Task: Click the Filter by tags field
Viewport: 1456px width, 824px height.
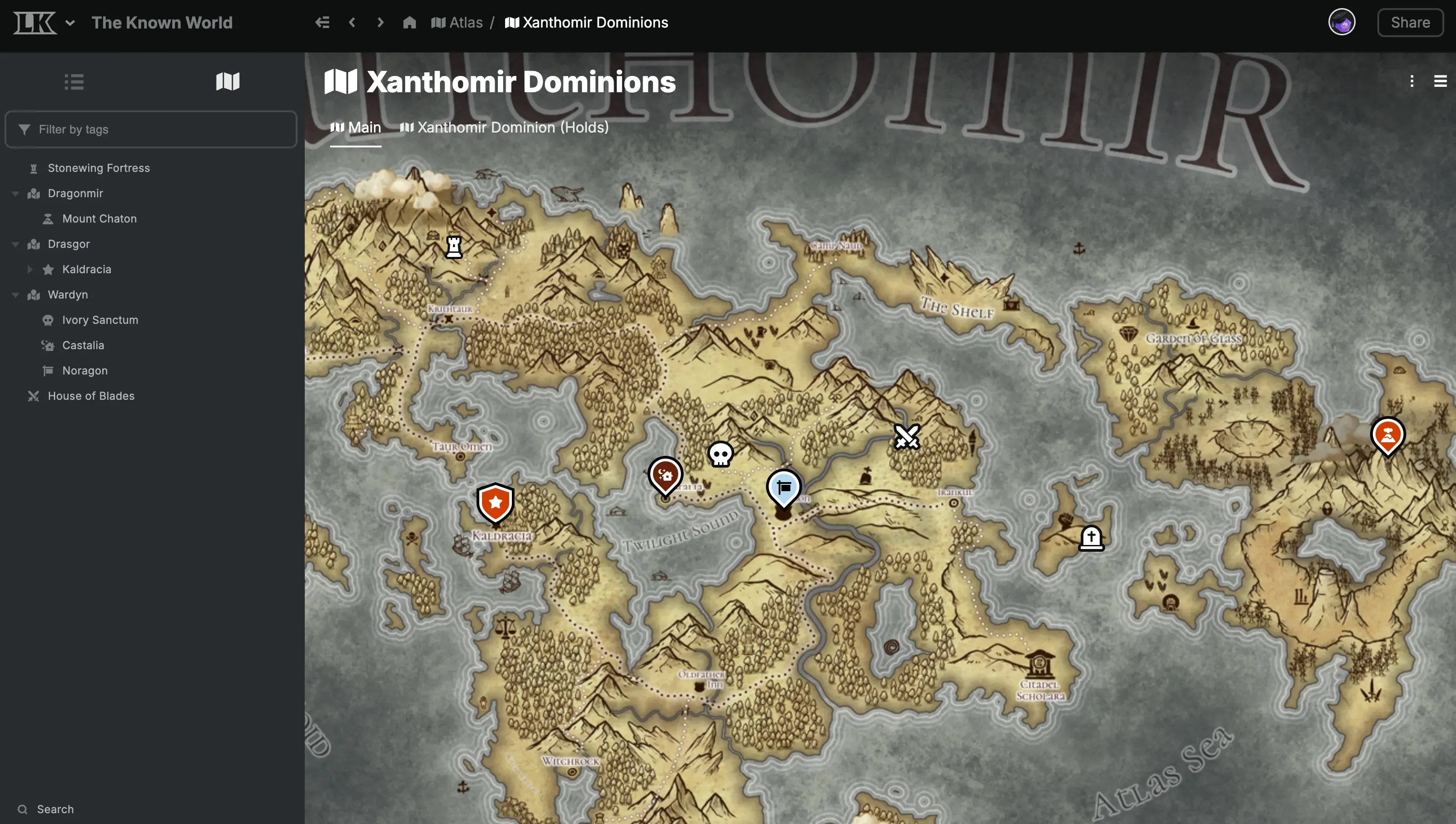Action: pos(151,129)
